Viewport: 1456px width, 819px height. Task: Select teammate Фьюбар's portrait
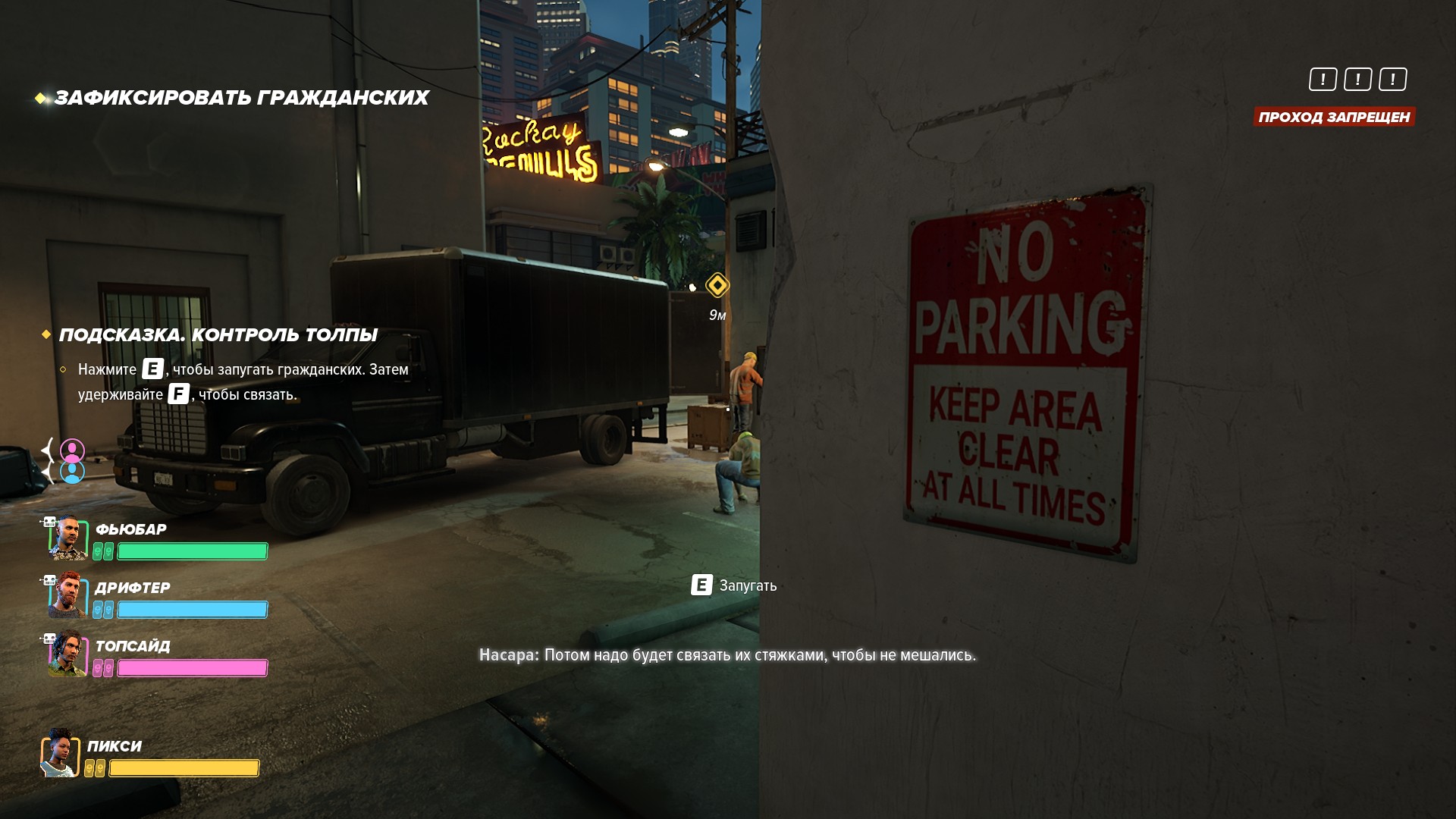pyautogui.click(x=67, y=538)
